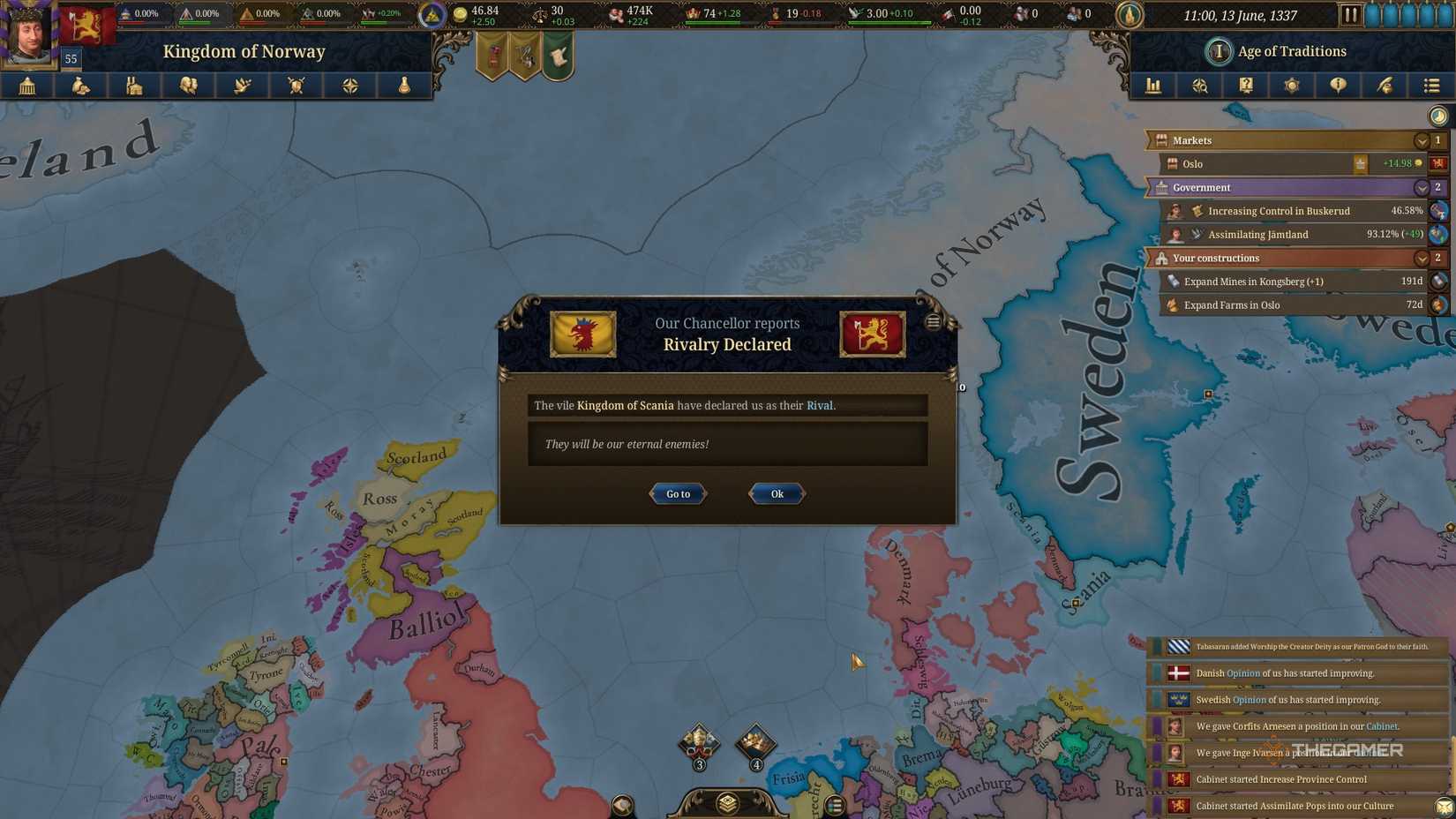Open the outliner list icon

(1430, 86)
